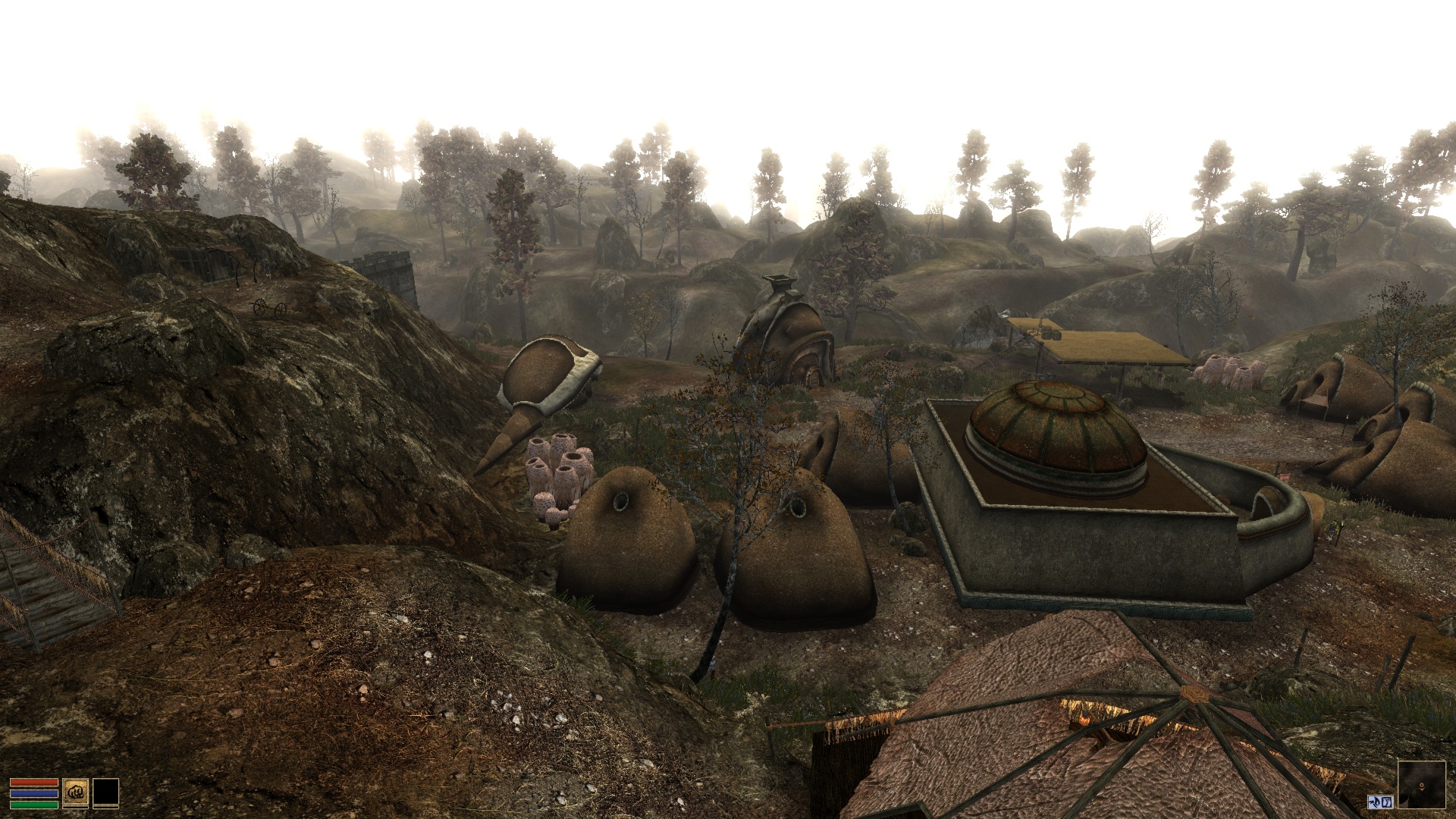The width and height of the screenshot is (1456, 819).
Task: Click the red health bar
Action: [34, 782]
